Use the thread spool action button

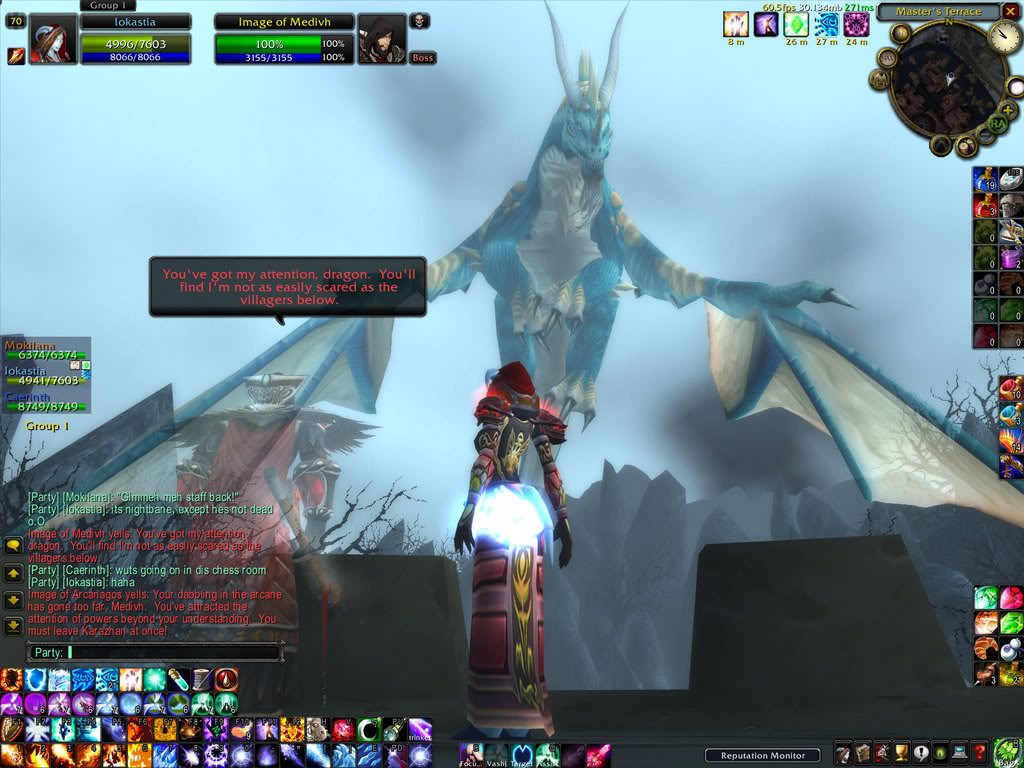point(202,680)
